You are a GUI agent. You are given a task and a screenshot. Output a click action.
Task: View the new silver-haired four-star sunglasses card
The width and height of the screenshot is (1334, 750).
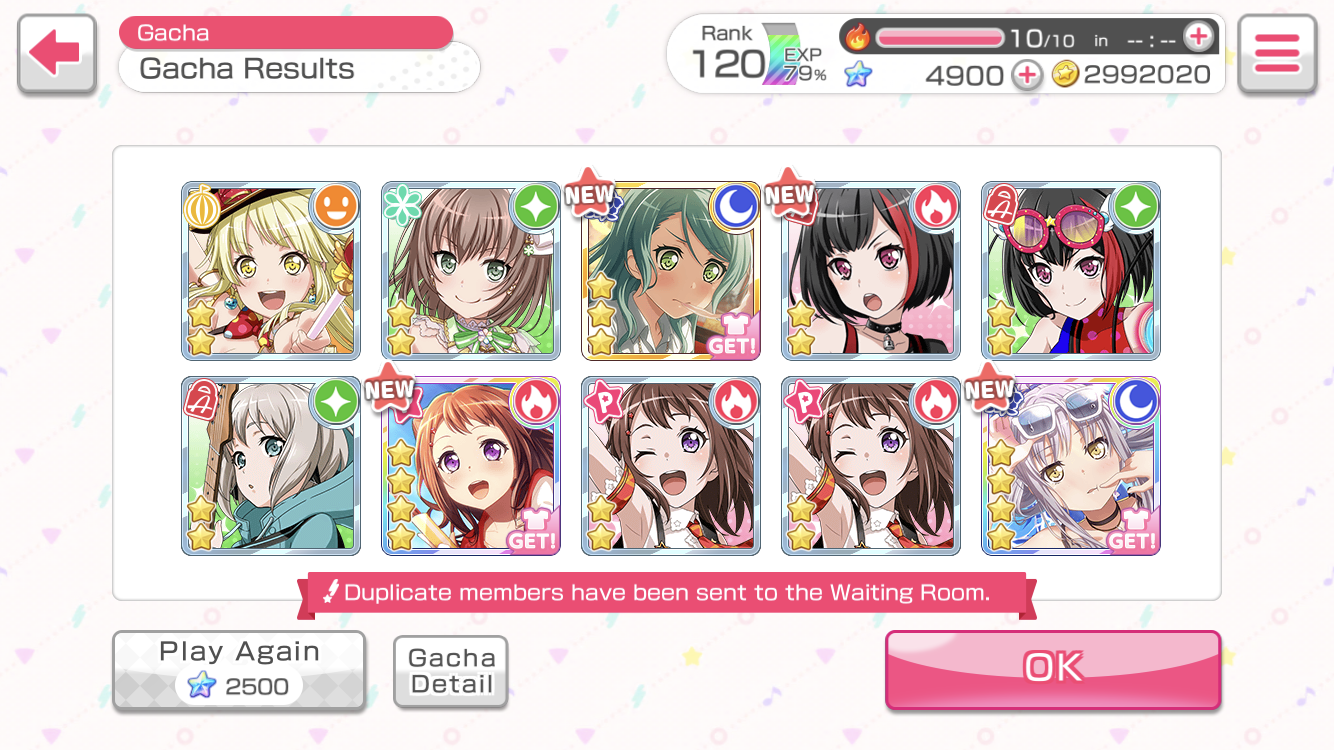[x=1071, y=466]
